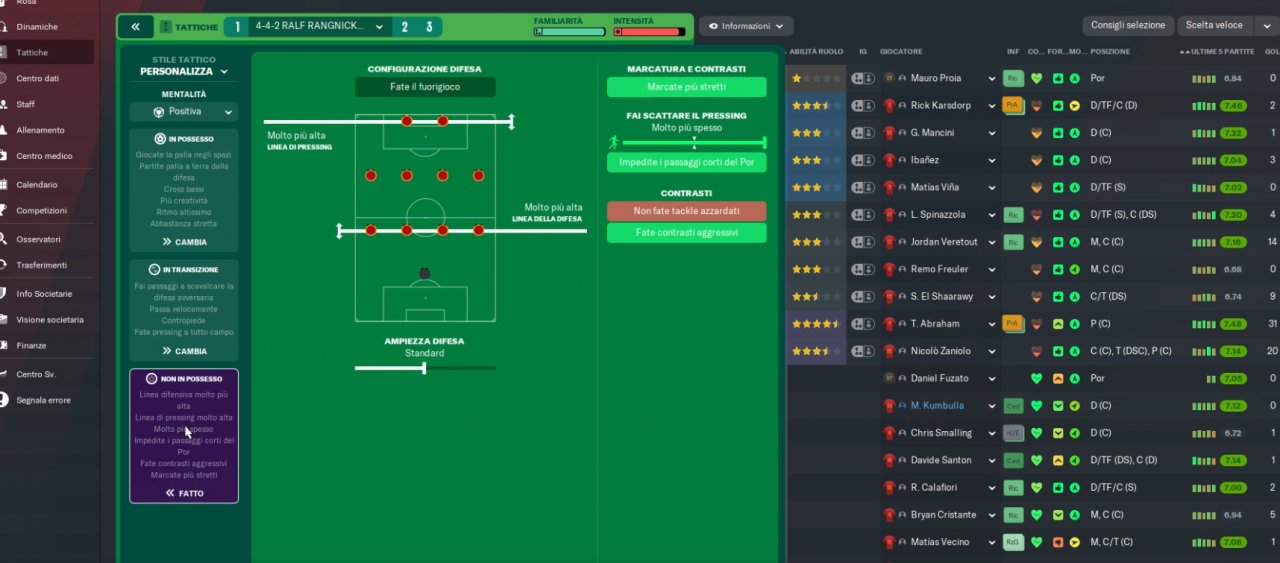This screenshot has height=563, width=1280.
Task: Click Cambia under In Possesso
Action: tap(184, 242)
